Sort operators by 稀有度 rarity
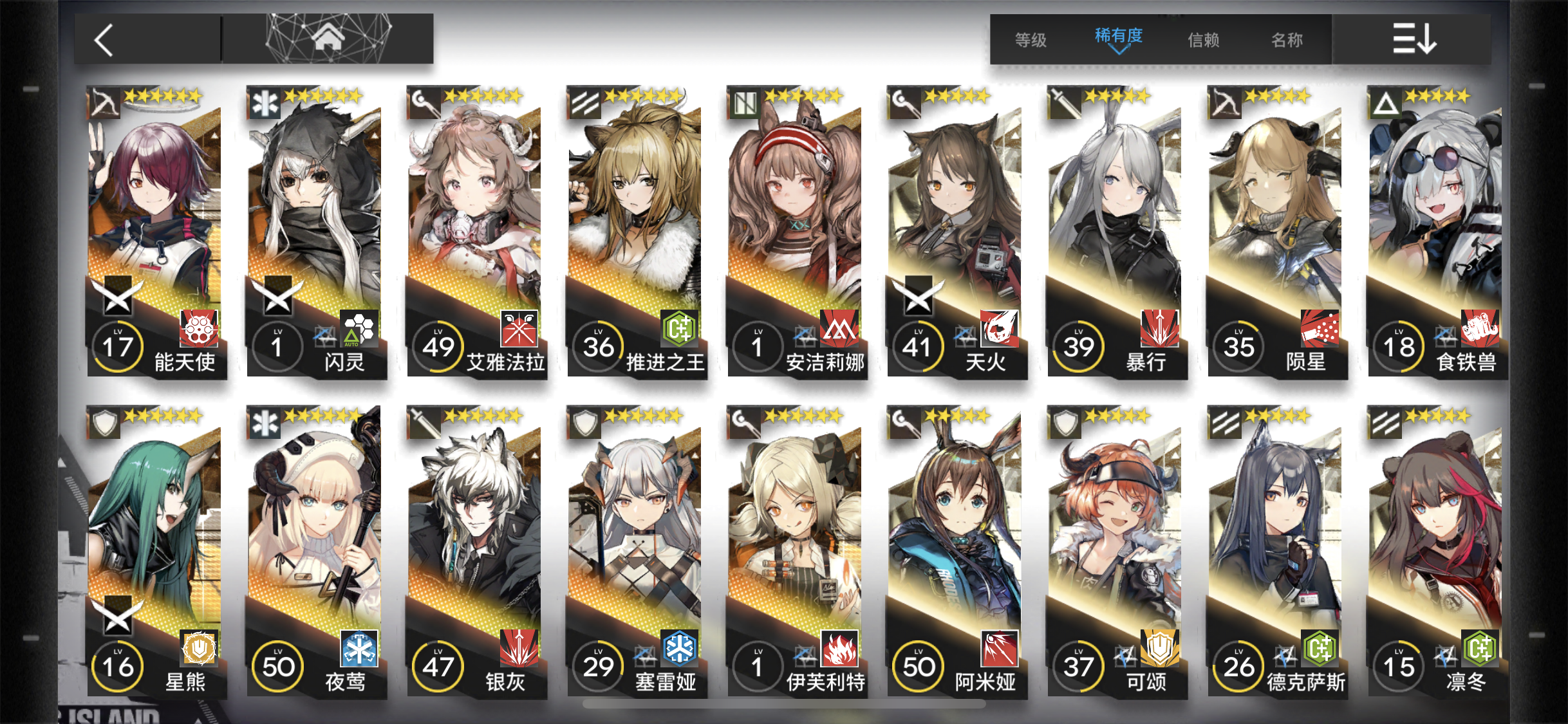Screen dimensions: 1568x724 click(1118, 37)
